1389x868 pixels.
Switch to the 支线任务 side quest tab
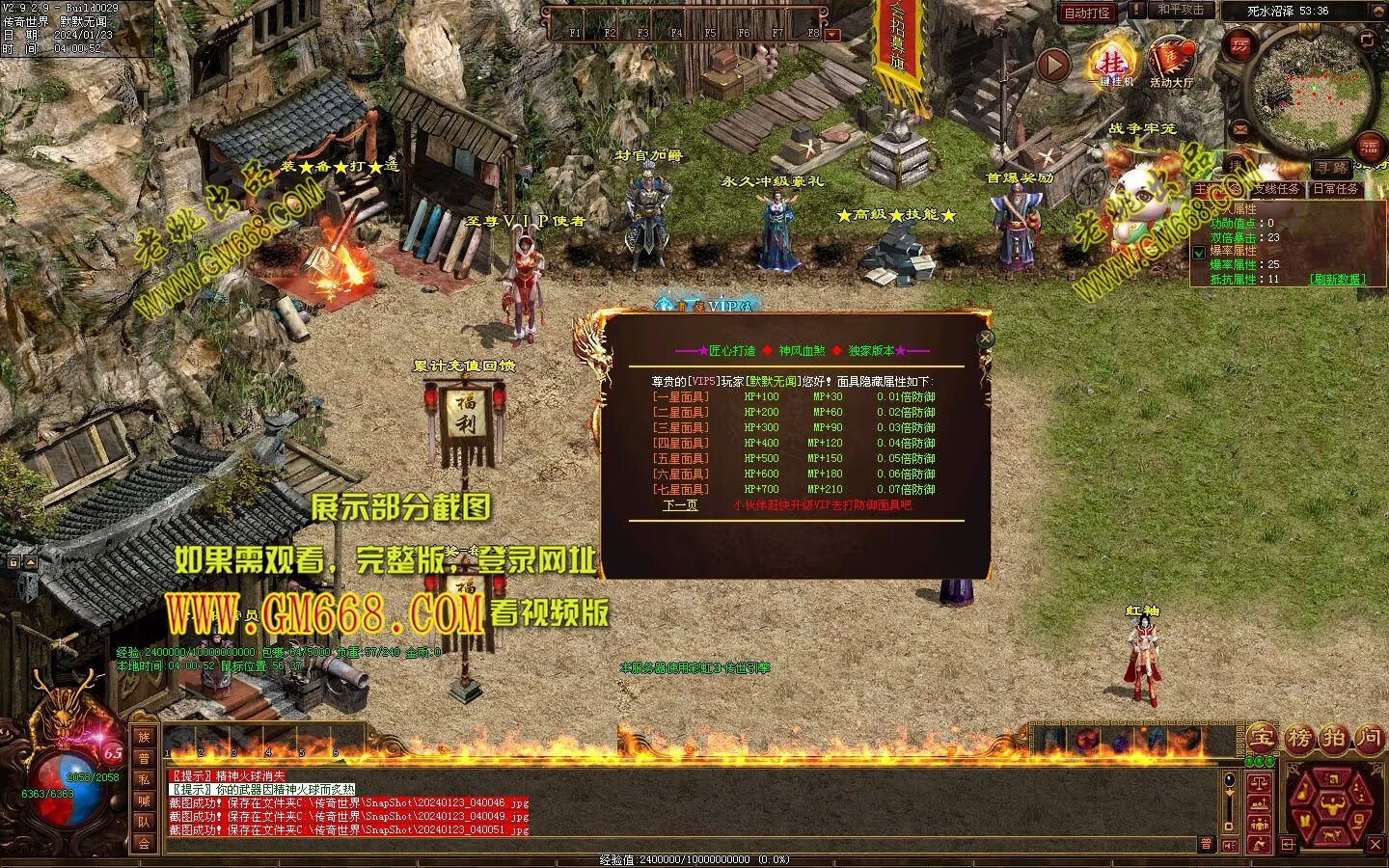point(1277,189)
